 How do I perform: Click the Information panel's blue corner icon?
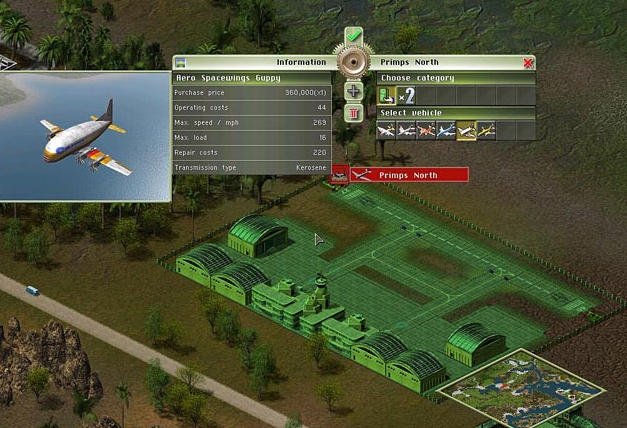180,62
